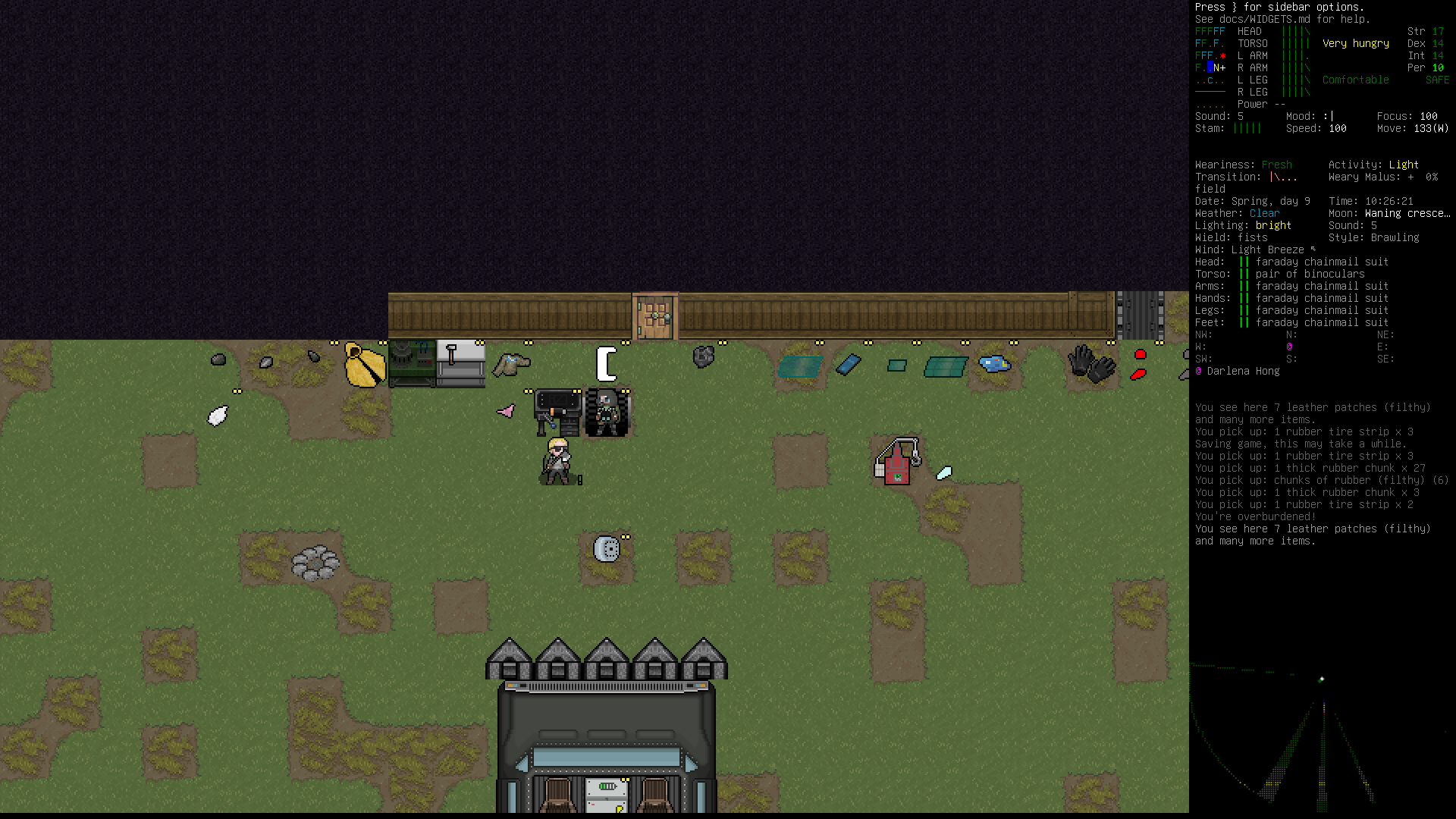Select the 'Wield: fists' entry

point(1229,237)
